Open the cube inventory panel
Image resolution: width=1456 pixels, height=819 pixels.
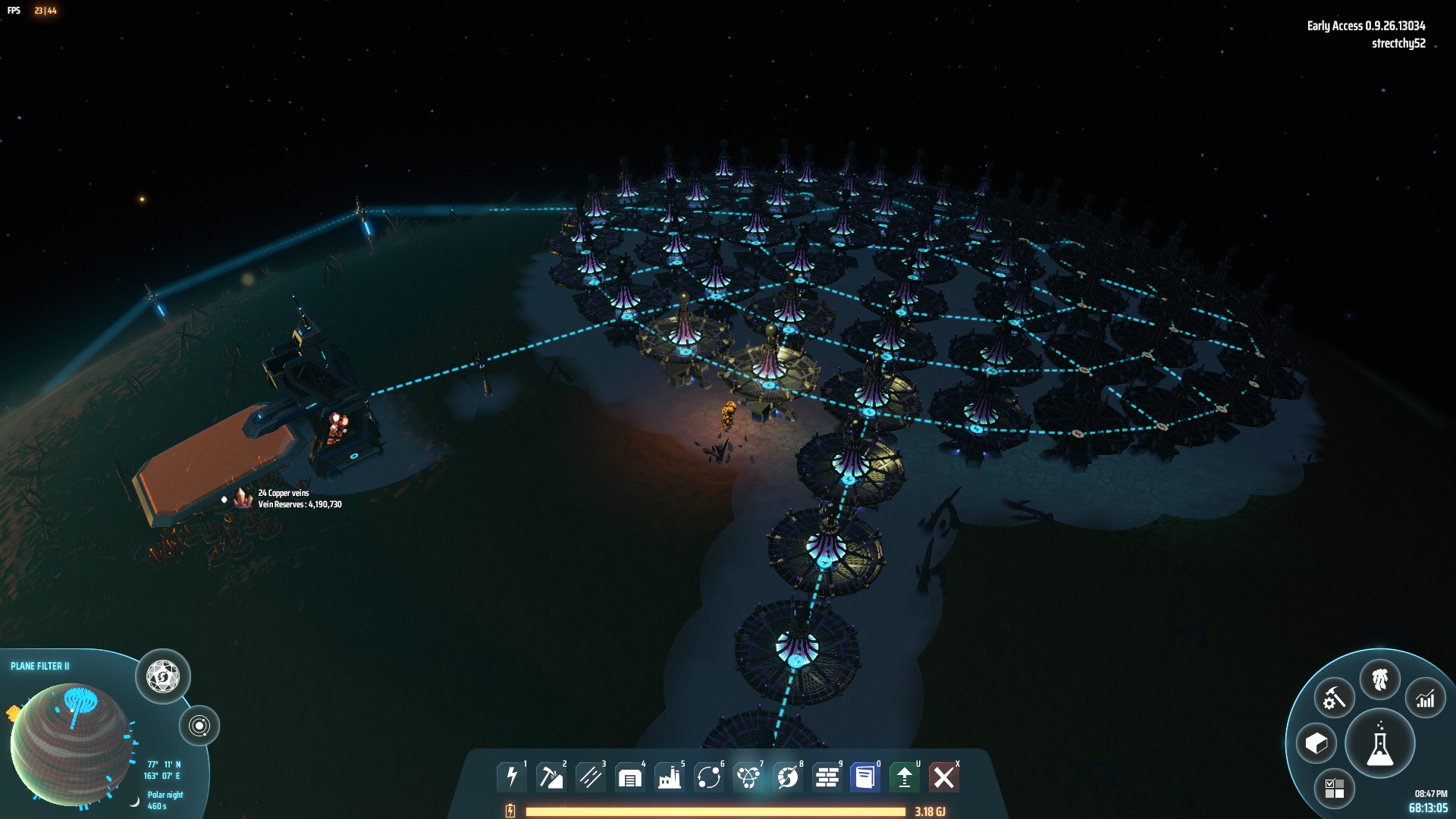(1316, 743)
